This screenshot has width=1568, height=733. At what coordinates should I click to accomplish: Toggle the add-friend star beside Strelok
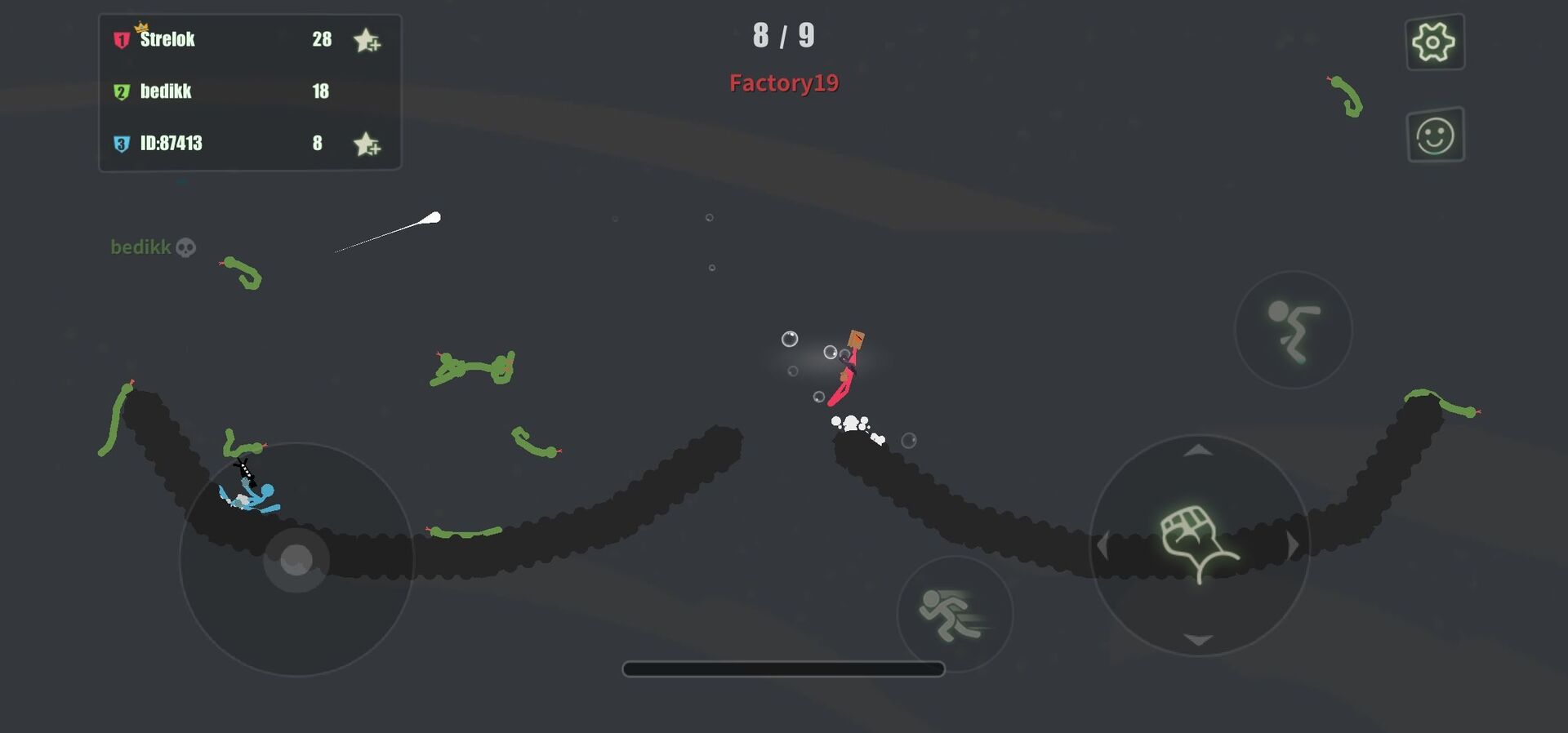point(367,39)
